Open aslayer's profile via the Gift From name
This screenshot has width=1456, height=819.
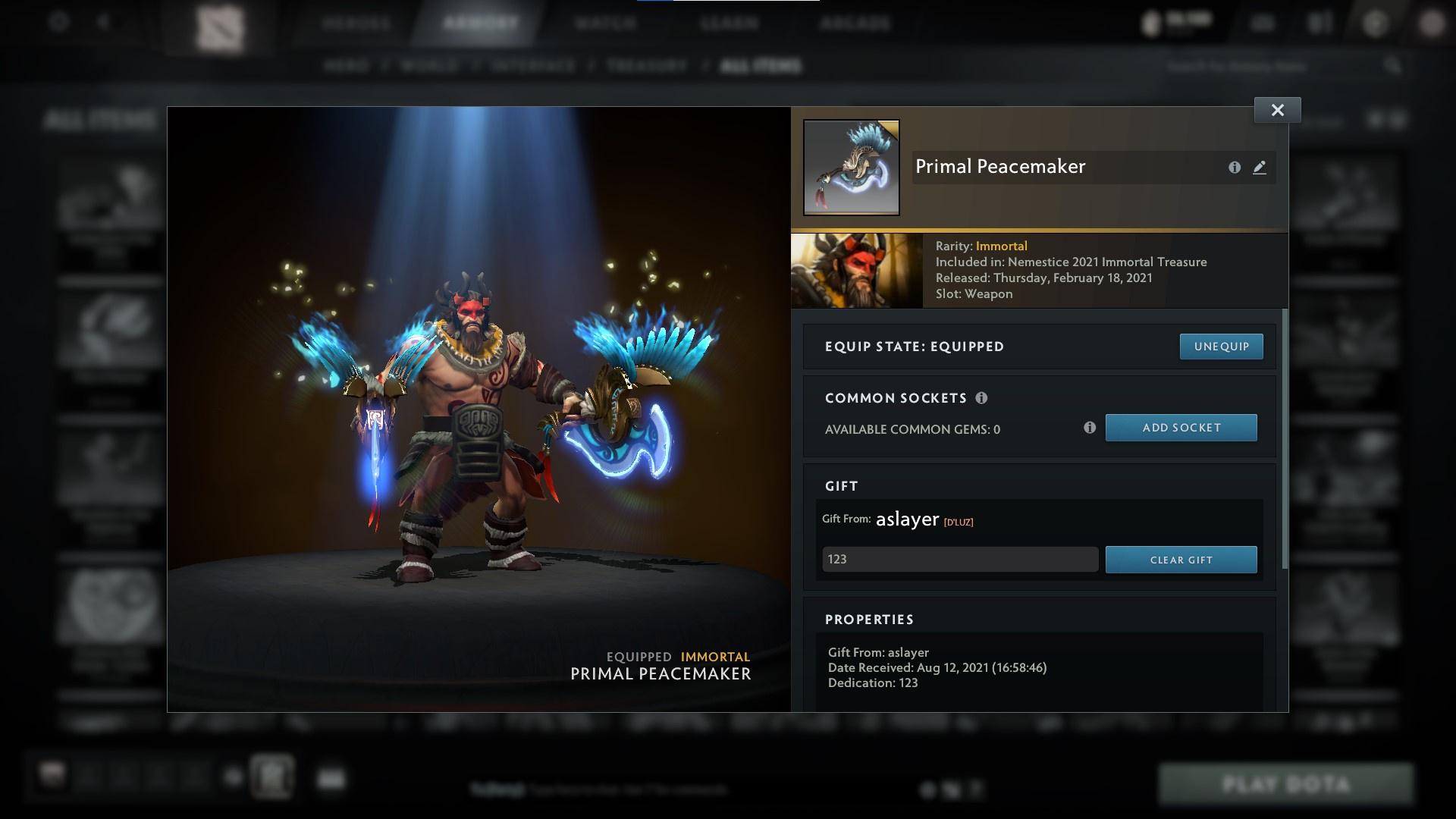click(906, 519)
